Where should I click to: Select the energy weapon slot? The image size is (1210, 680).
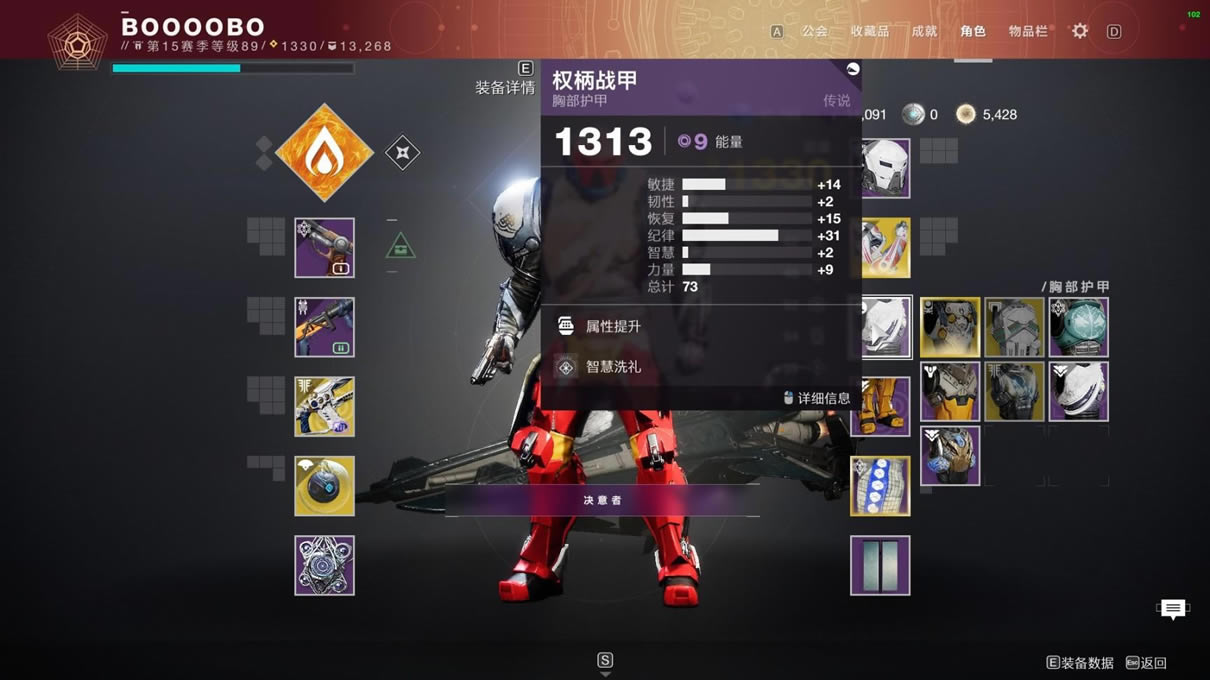[x=324, y=327]
